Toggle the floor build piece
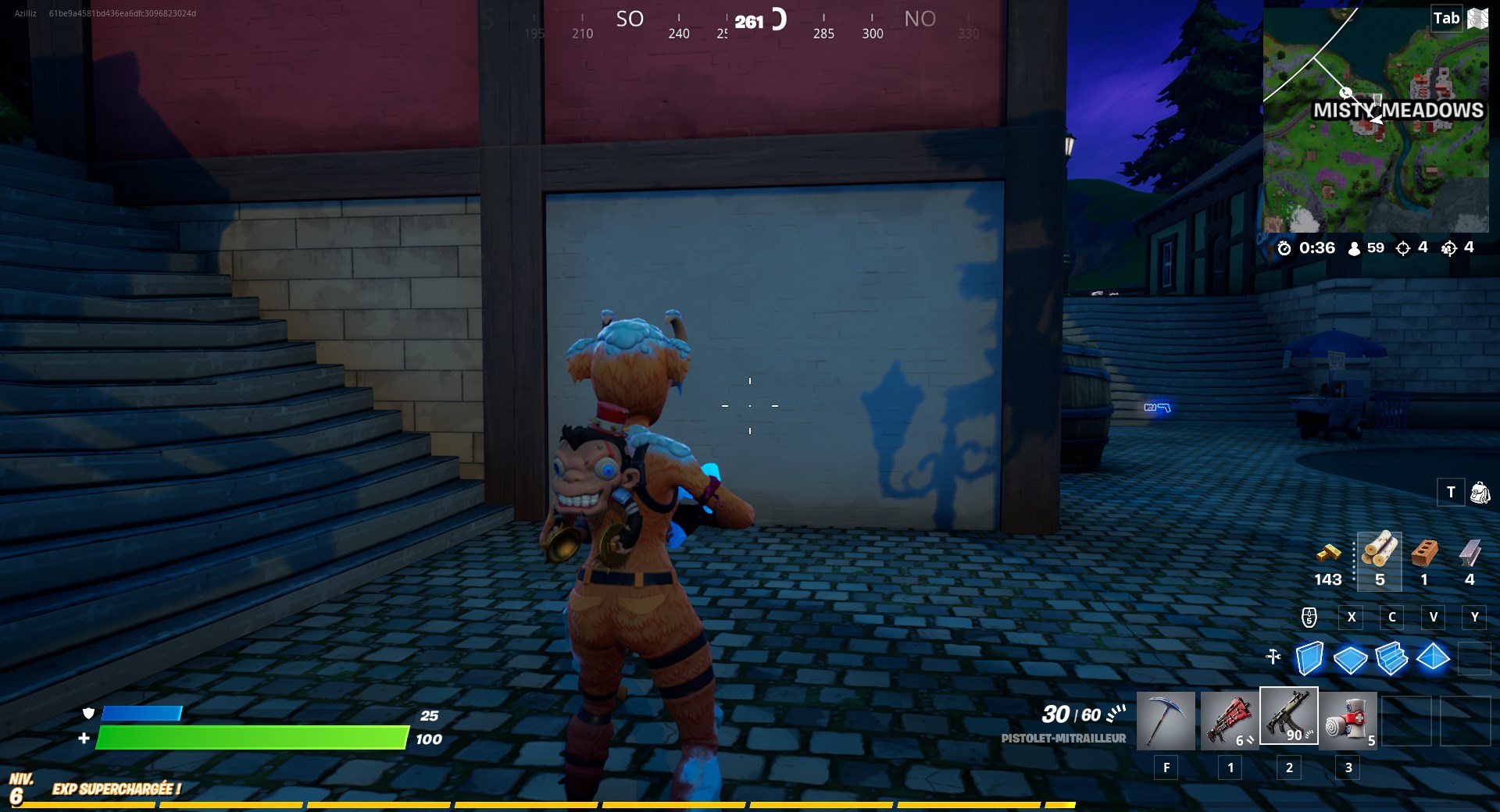 tap(1351, 660)
